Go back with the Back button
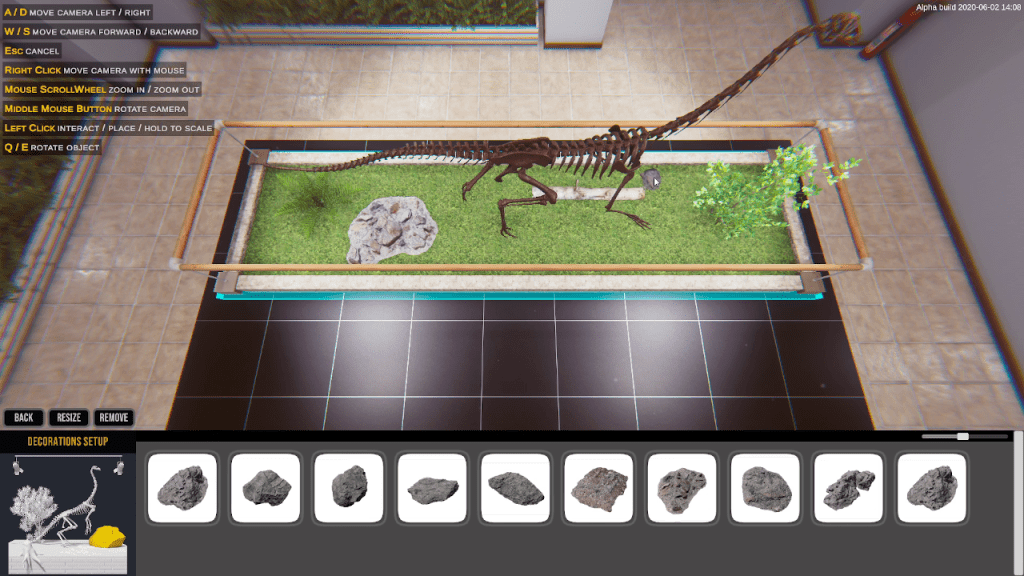 [23, 417]
